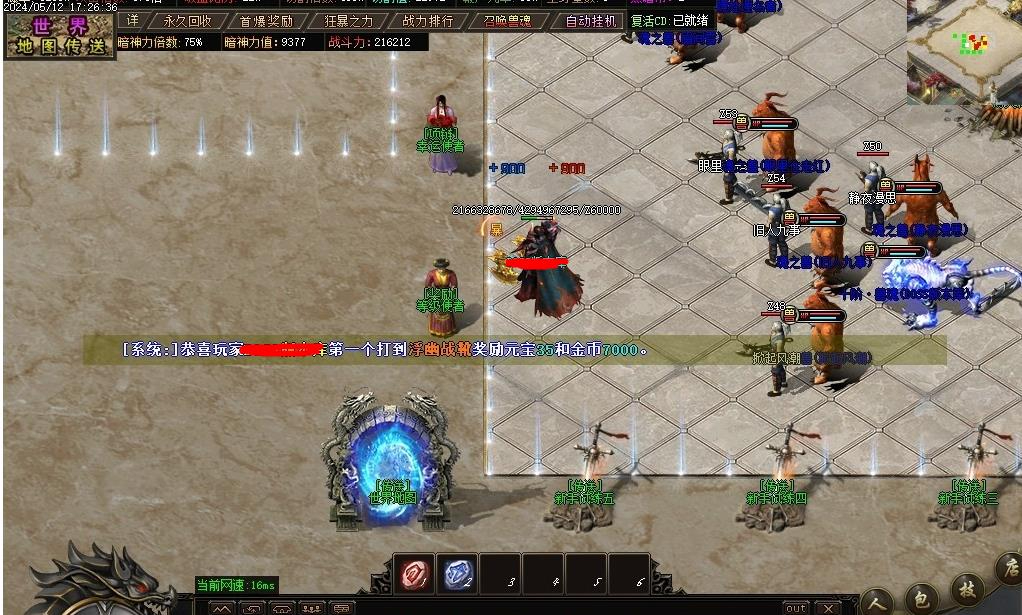
Task: Click the minimap in the corner
Action: pyautogui.click(x=963, y=50)
